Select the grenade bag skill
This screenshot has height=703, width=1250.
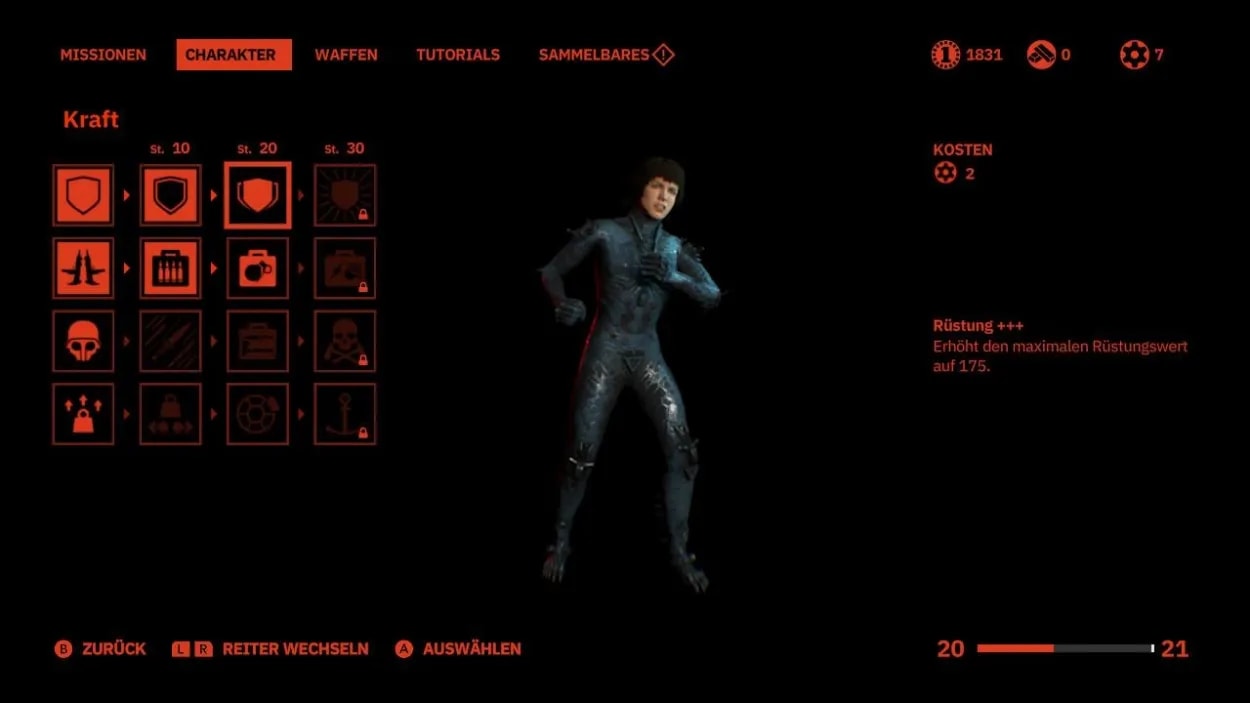pos(258,268)
